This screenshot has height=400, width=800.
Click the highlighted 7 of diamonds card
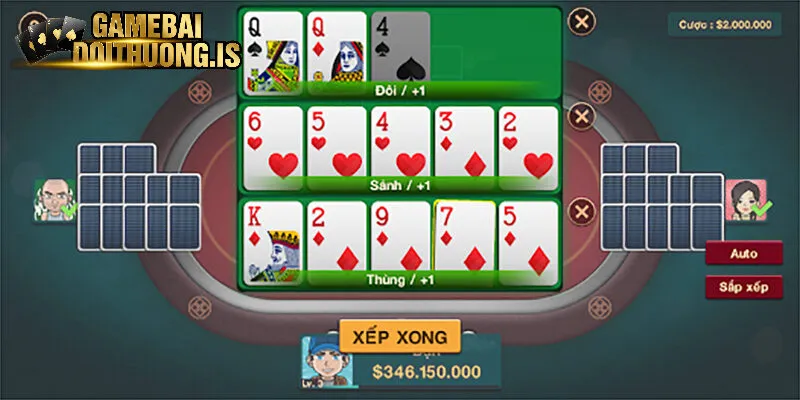[464, 237]
